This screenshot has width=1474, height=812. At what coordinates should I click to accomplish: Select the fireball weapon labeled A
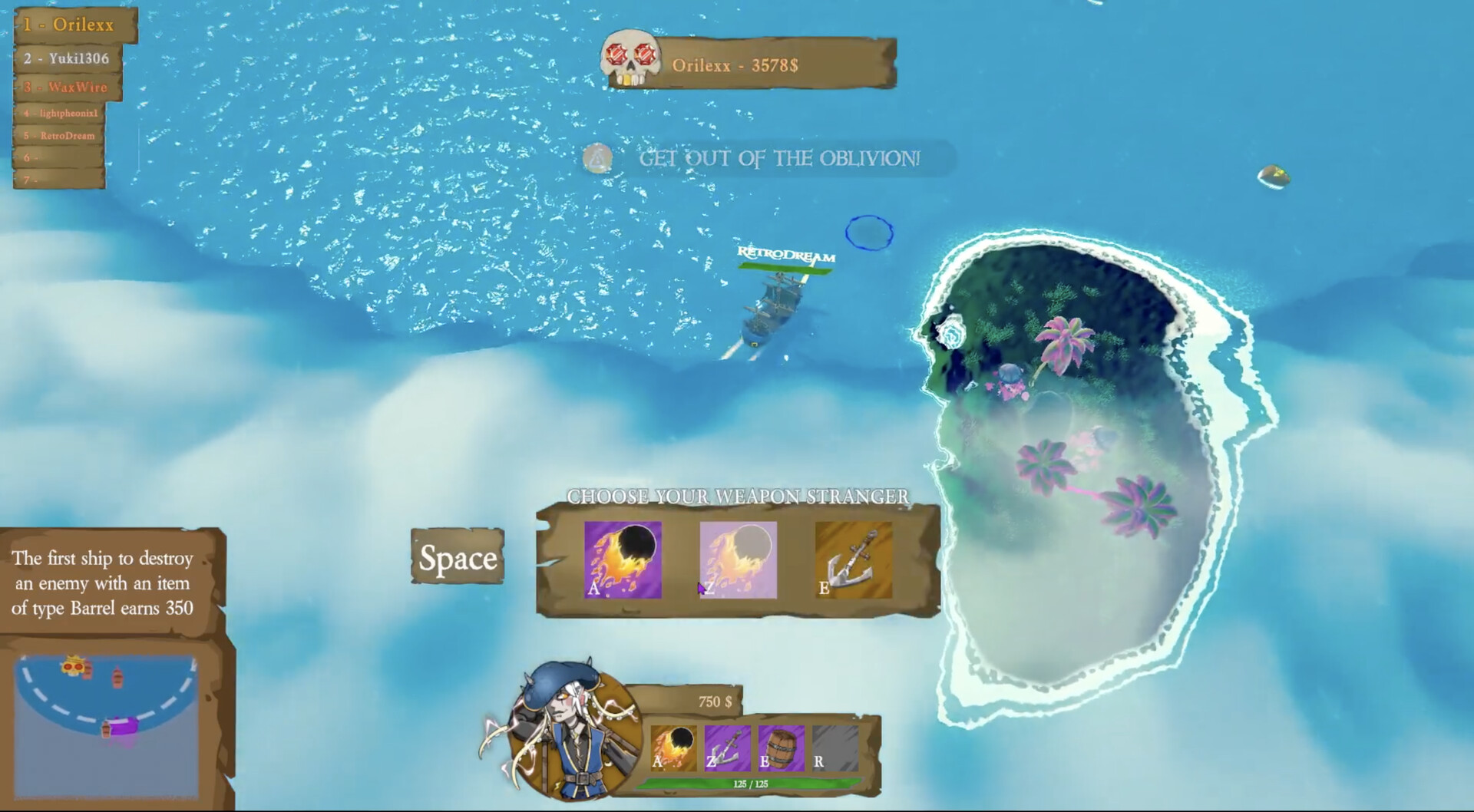click(622, 561)
